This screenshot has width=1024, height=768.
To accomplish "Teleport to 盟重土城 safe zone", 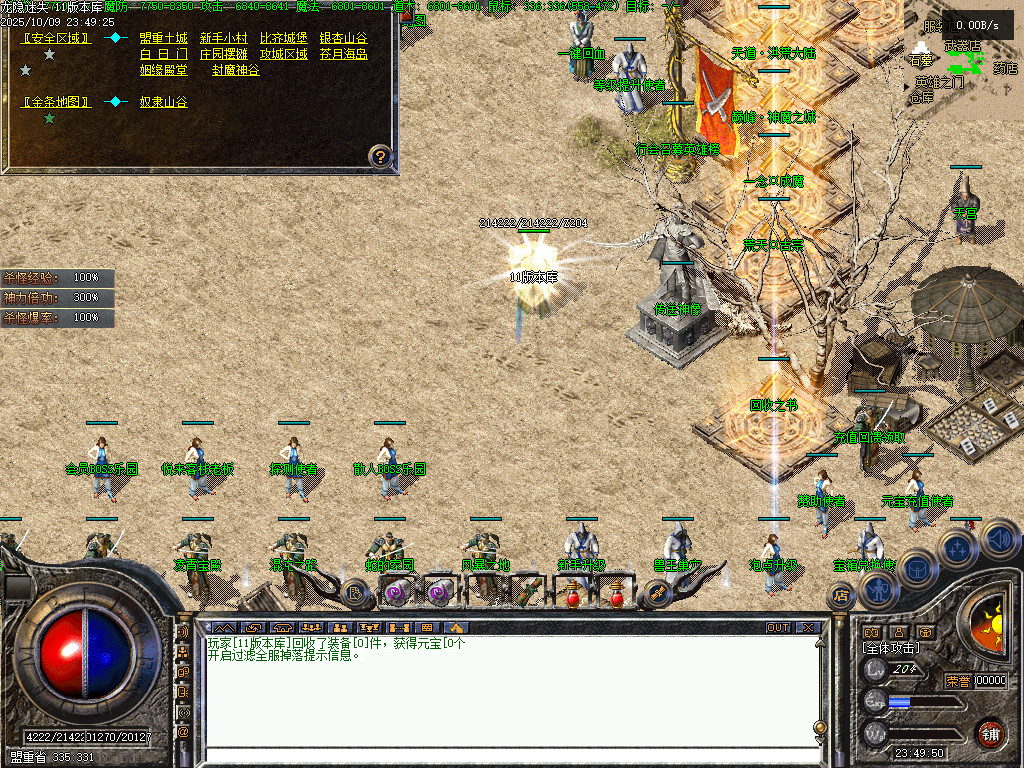I will pyautogui.click(x=163, y=38).
